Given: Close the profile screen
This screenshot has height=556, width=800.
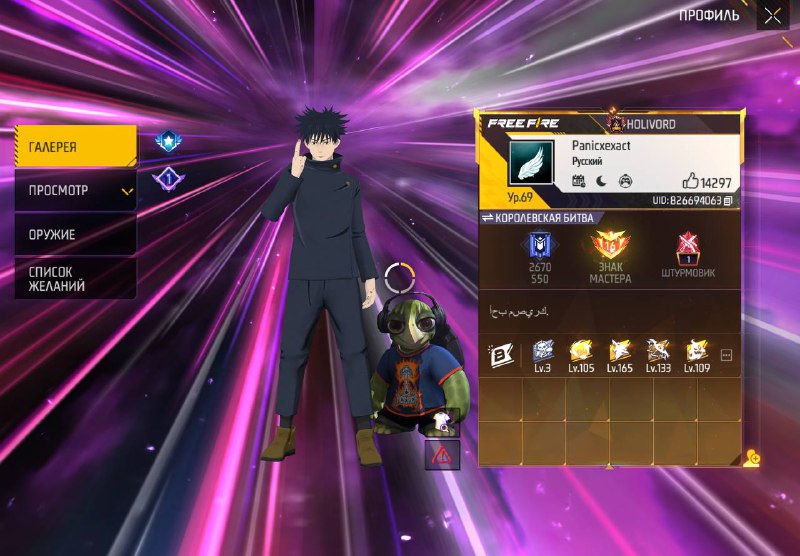Looking at the screenshot, I should coord(772,15).
